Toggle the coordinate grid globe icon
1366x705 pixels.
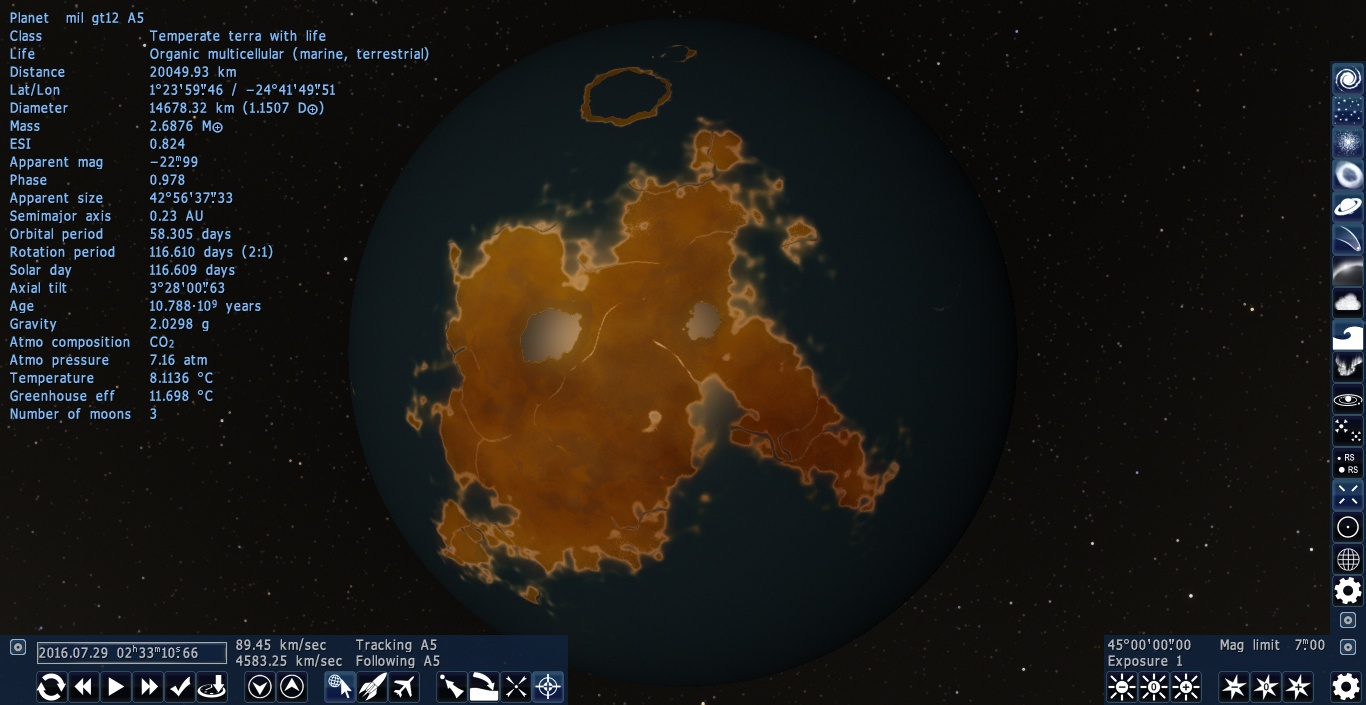click(1348, 559)
